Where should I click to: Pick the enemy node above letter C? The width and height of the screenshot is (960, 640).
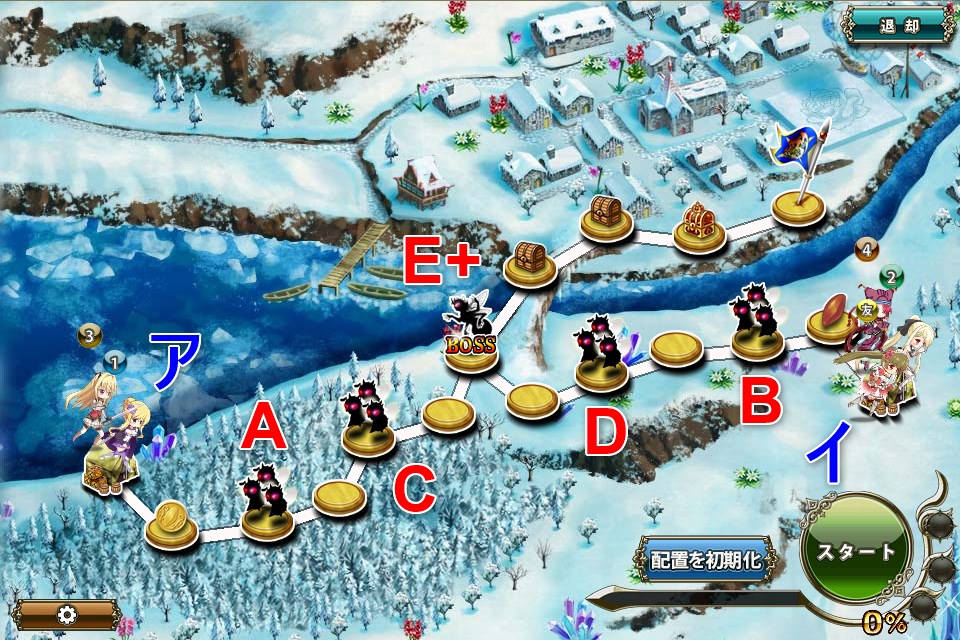[x=368, y=422]
